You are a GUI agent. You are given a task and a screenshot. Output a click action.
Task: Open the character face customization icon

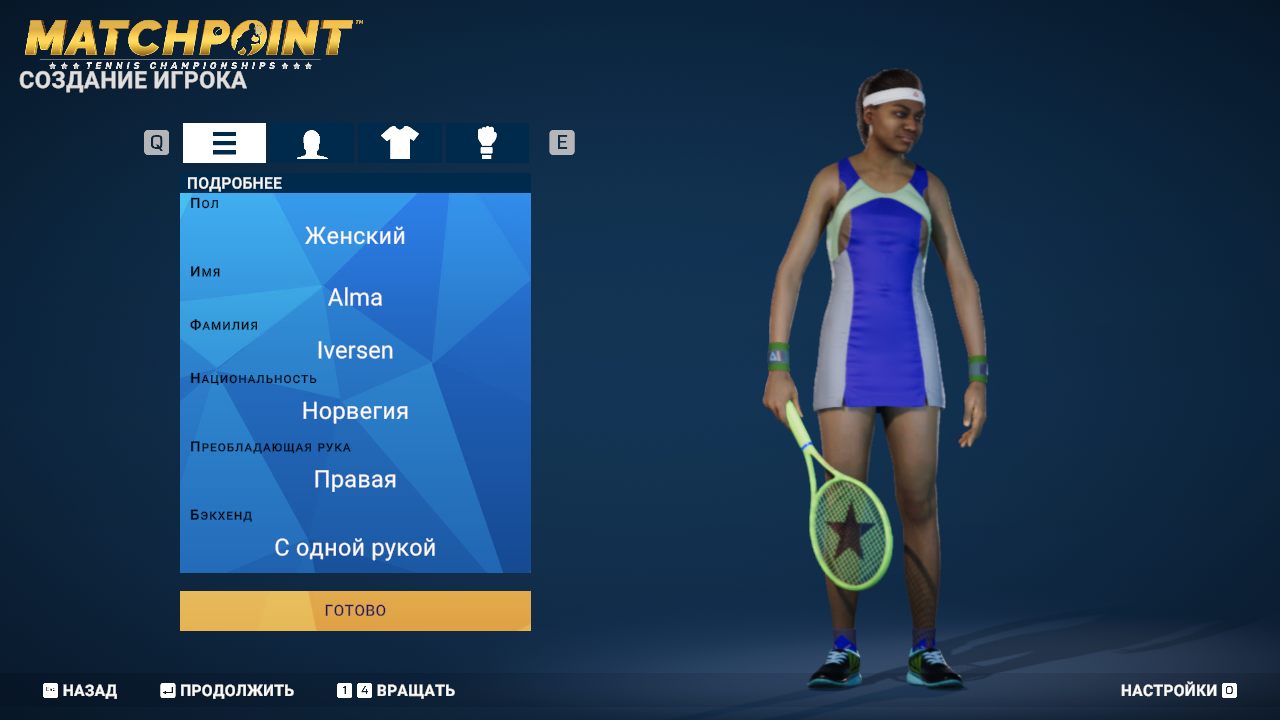coord(311,142)
